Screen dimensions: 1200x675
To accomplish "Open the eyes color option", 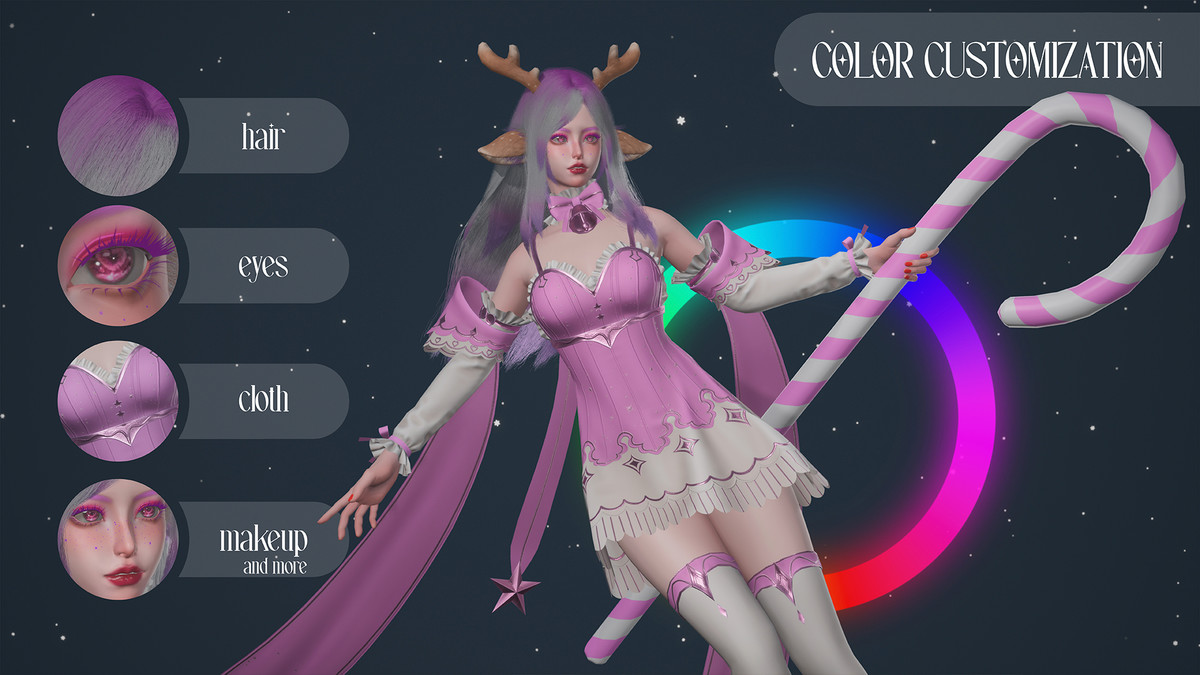I will pyautogui.click(x=262, y=266).
